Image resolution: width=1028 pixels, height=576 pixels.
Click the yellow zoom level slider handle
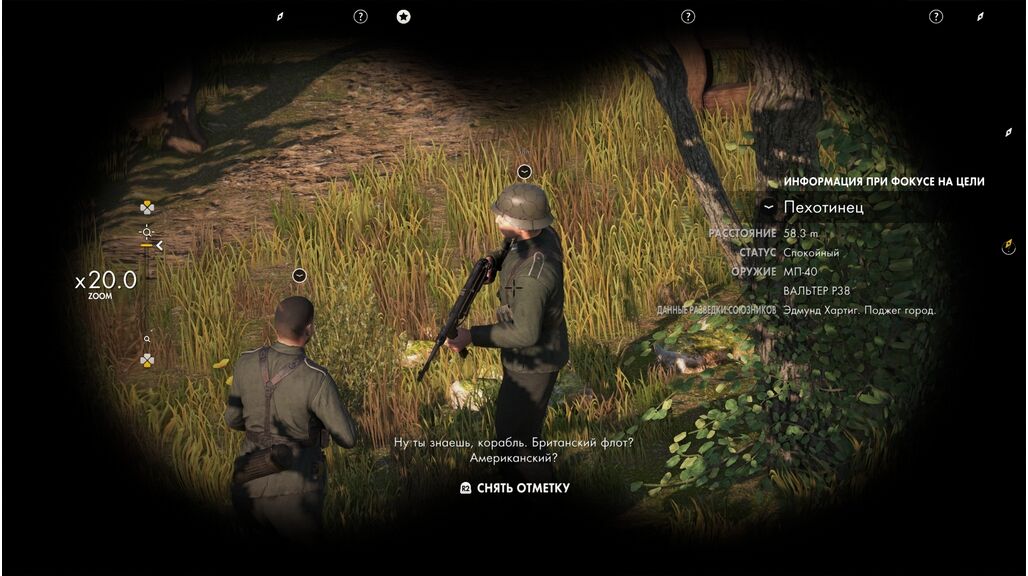147,245
